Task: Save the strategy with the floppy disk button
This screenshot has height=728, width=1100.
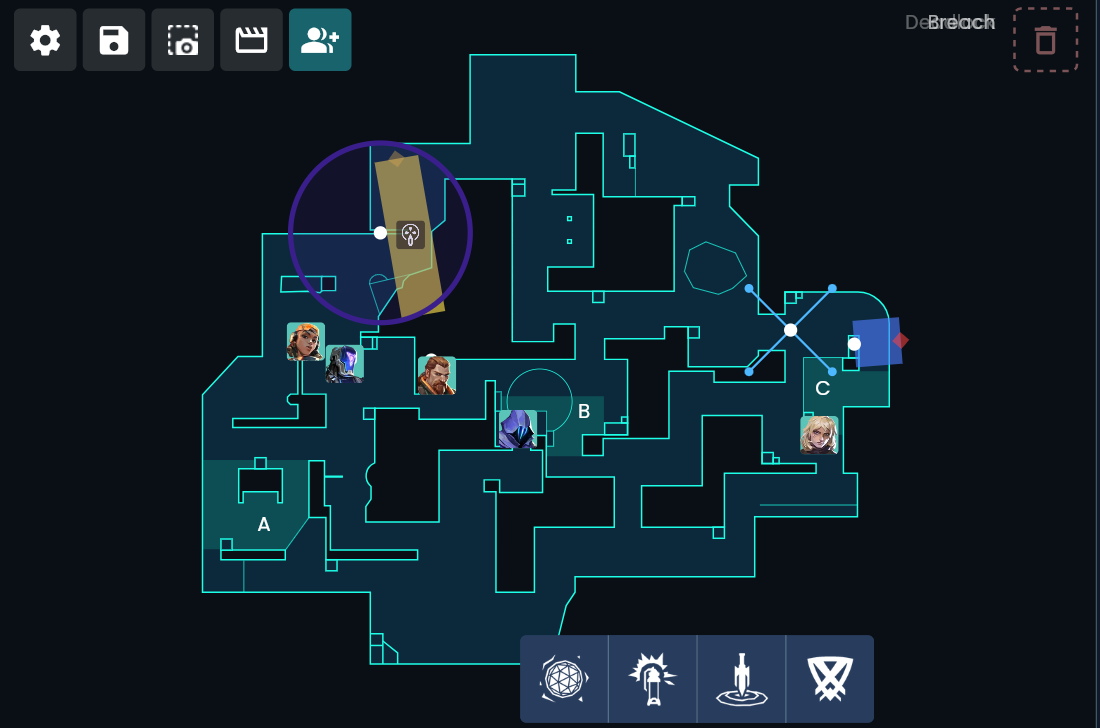Action: [114, 40]
